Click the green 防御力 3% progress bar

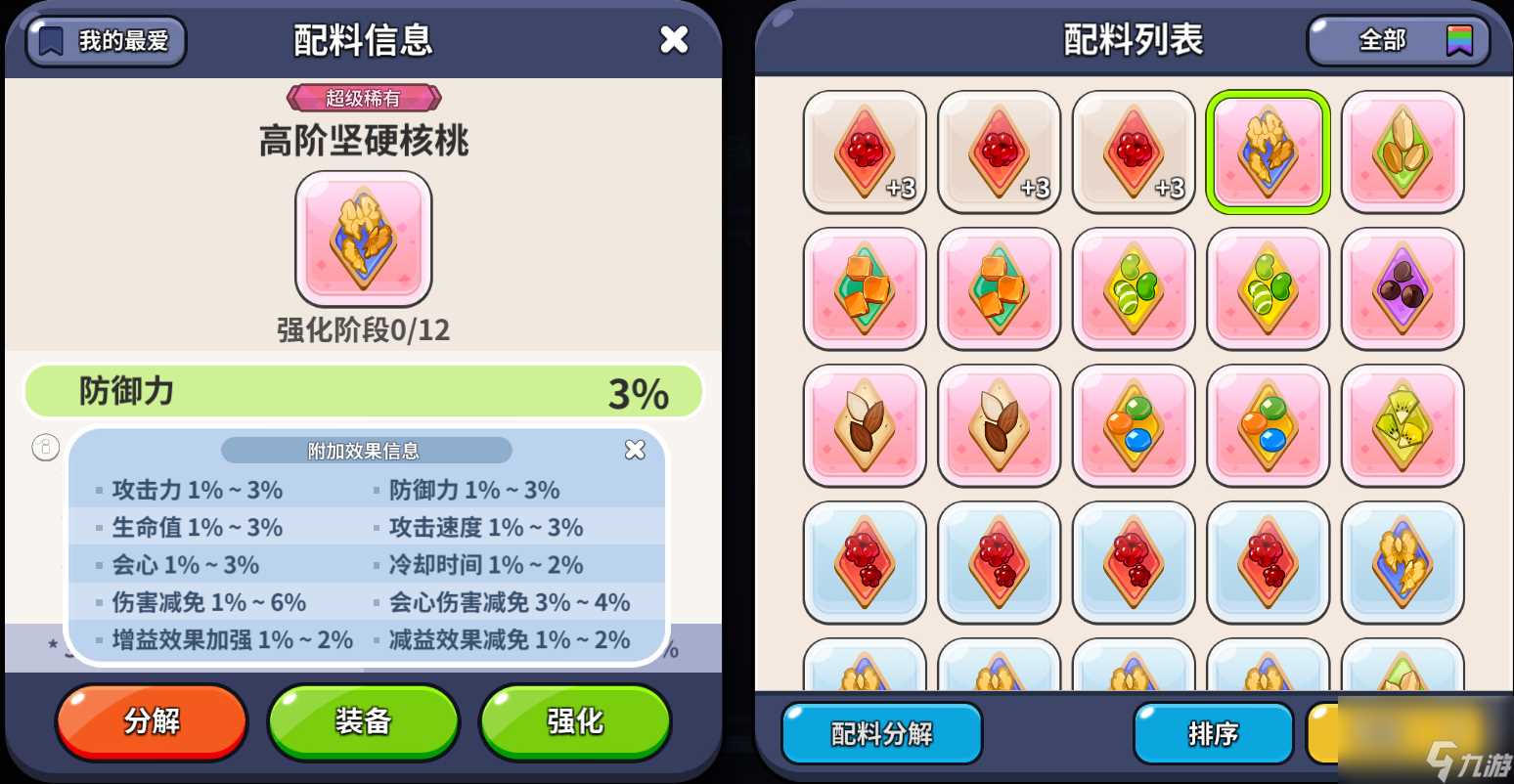point(363,391)
